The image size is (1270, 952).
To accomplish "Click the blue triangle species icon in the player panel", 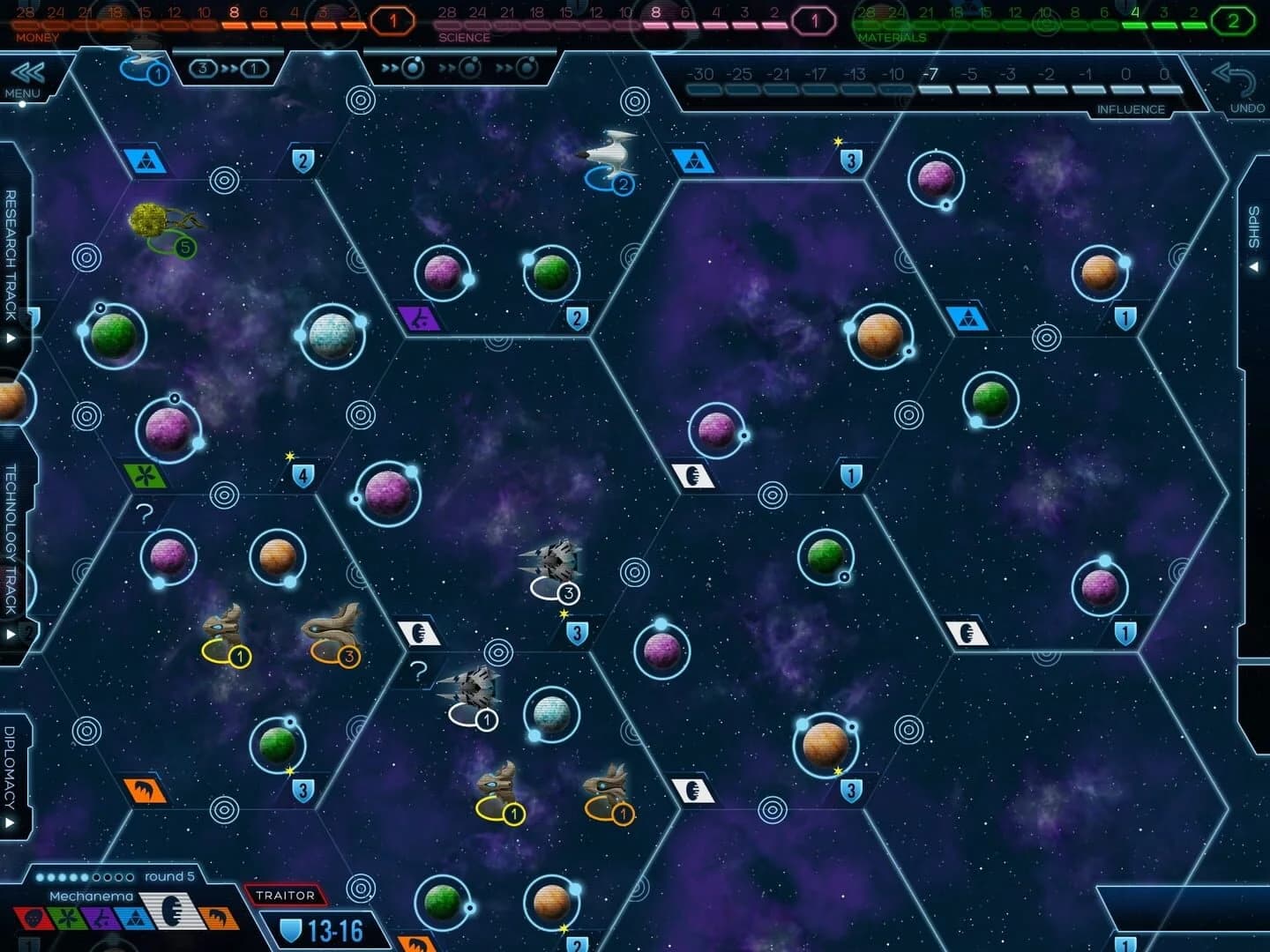I will 136,917.
